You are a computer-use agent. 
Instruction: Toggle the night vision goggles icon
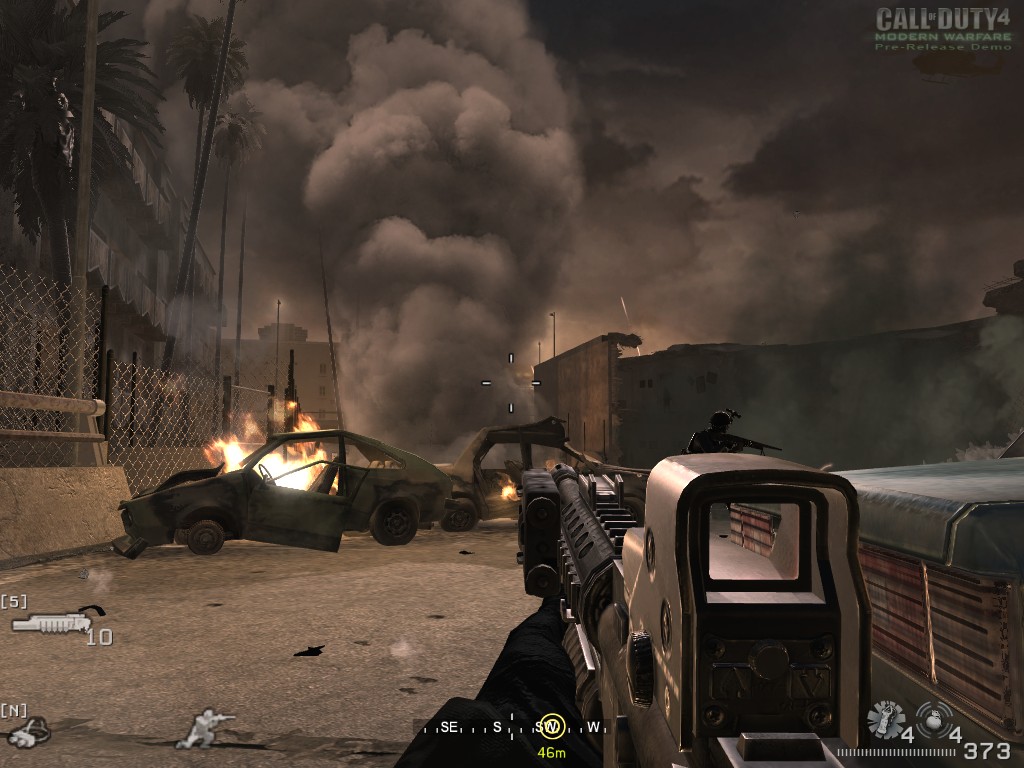pos(27,732)
